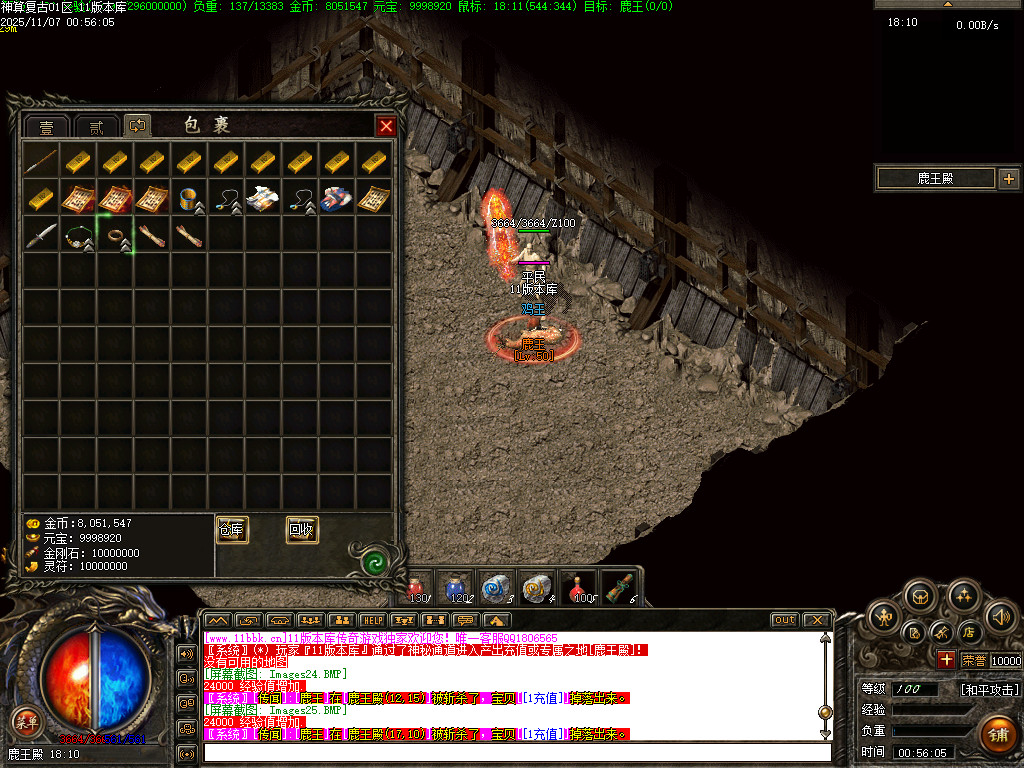Open the orange 铺 stall button

coord(997,733)
